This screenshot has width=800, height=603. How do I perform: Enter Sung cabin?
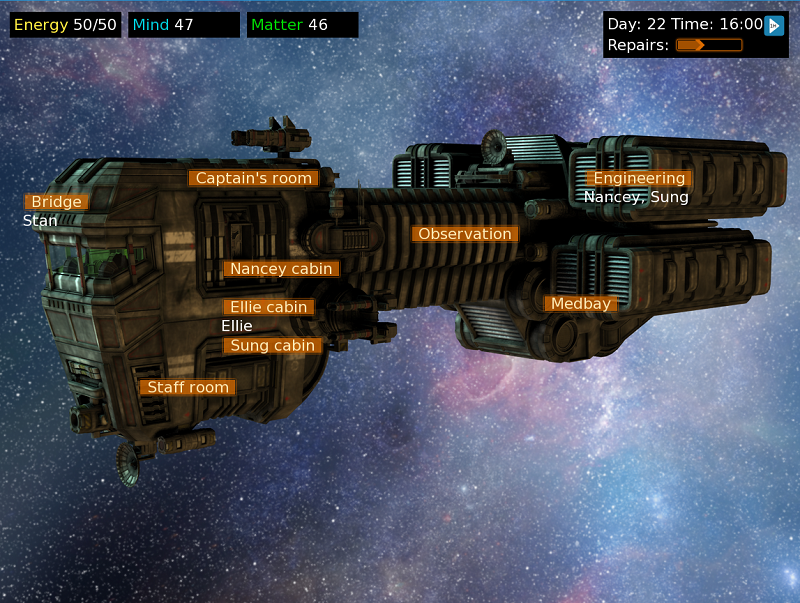273,346
